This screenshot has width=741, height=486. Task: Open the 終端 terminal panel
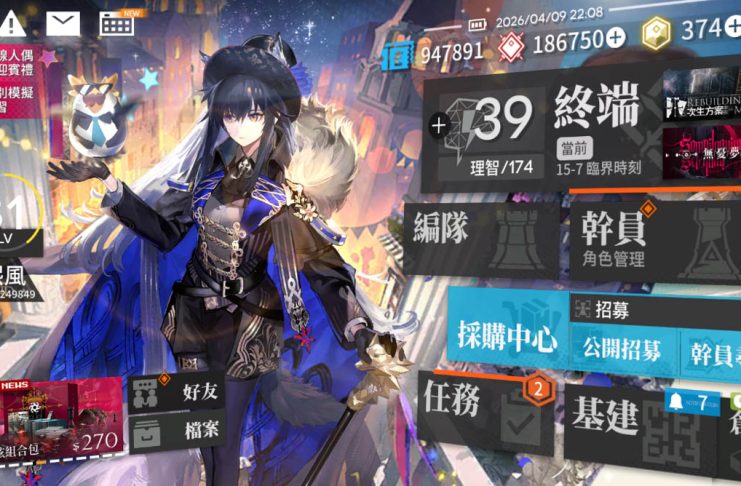(597, 113)
